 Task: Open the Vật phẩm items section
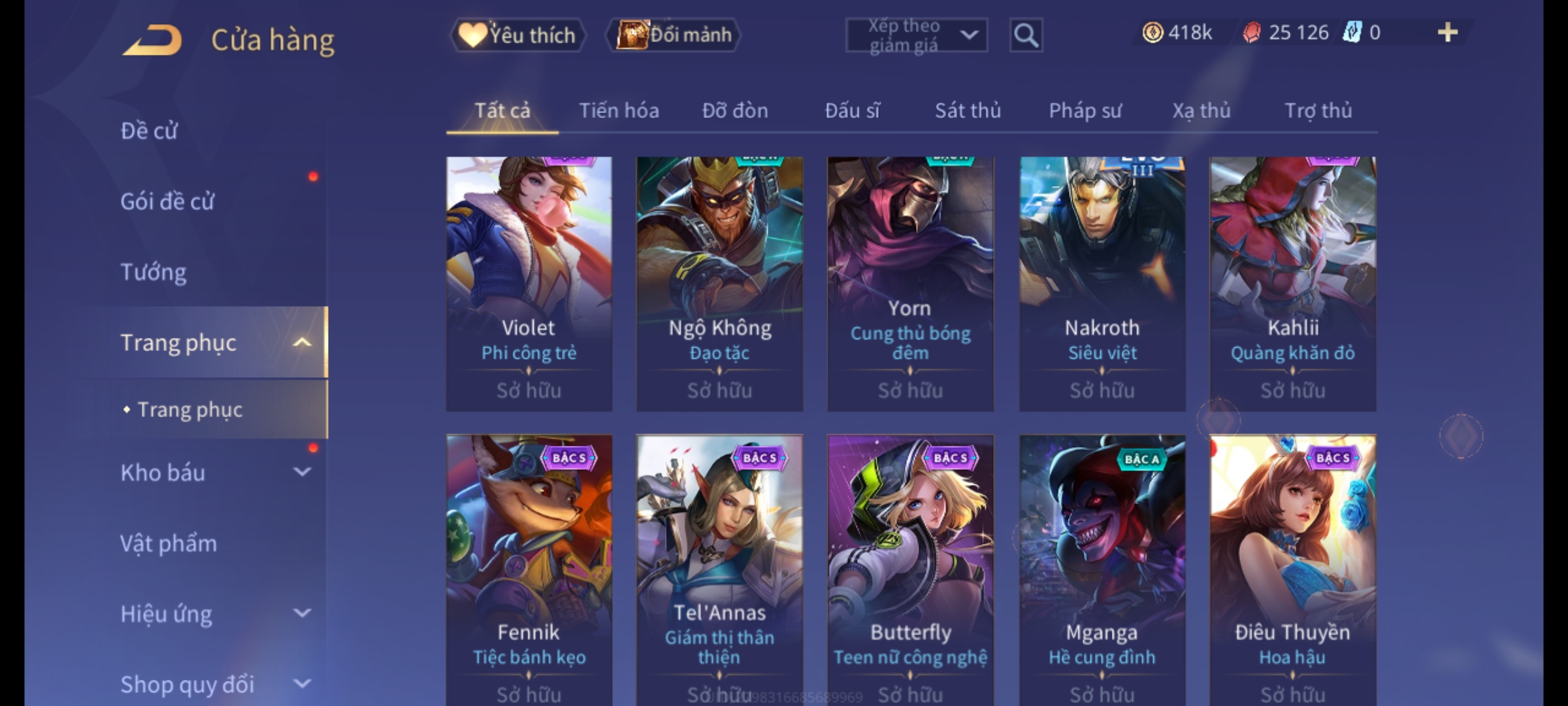169,543
